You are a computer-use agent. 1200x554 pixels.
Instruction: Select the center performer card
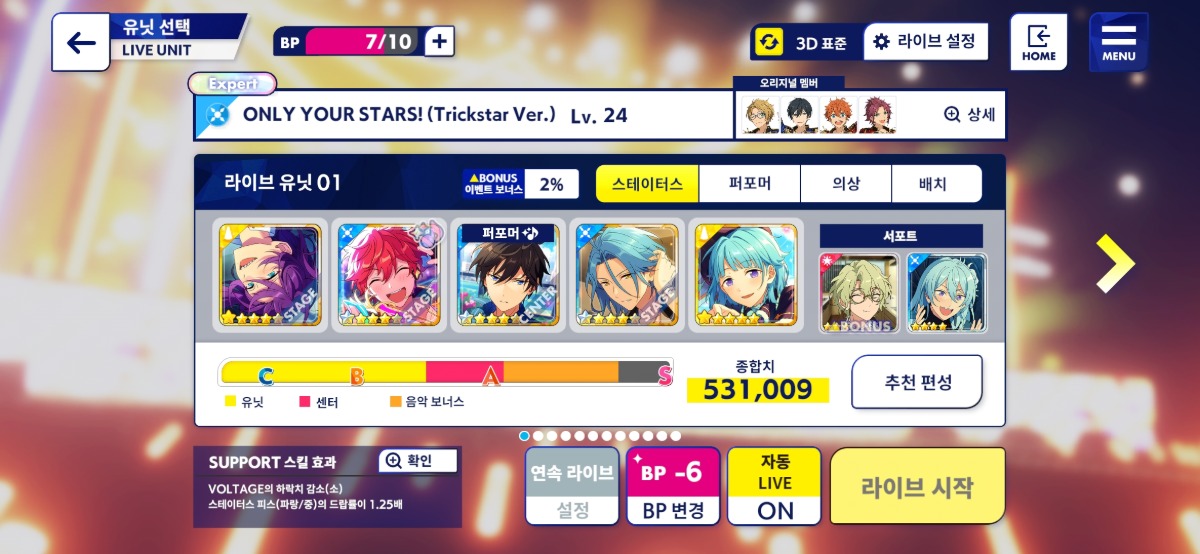508,275
